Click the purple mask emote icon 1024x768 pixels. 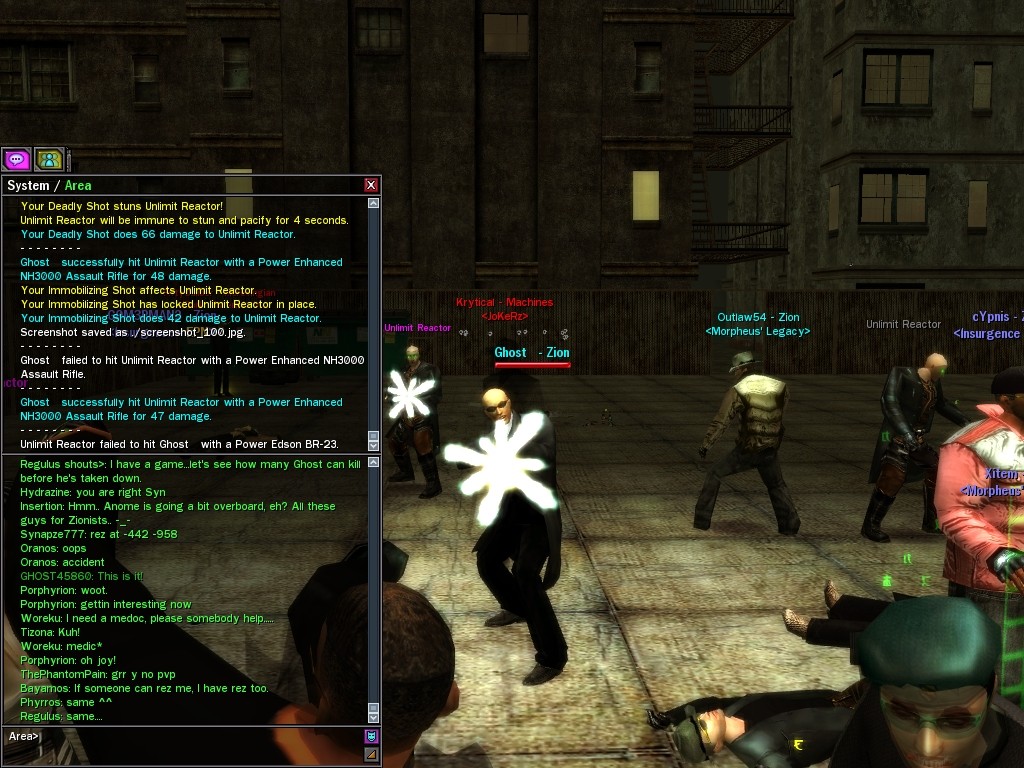[x=371, y=737]
